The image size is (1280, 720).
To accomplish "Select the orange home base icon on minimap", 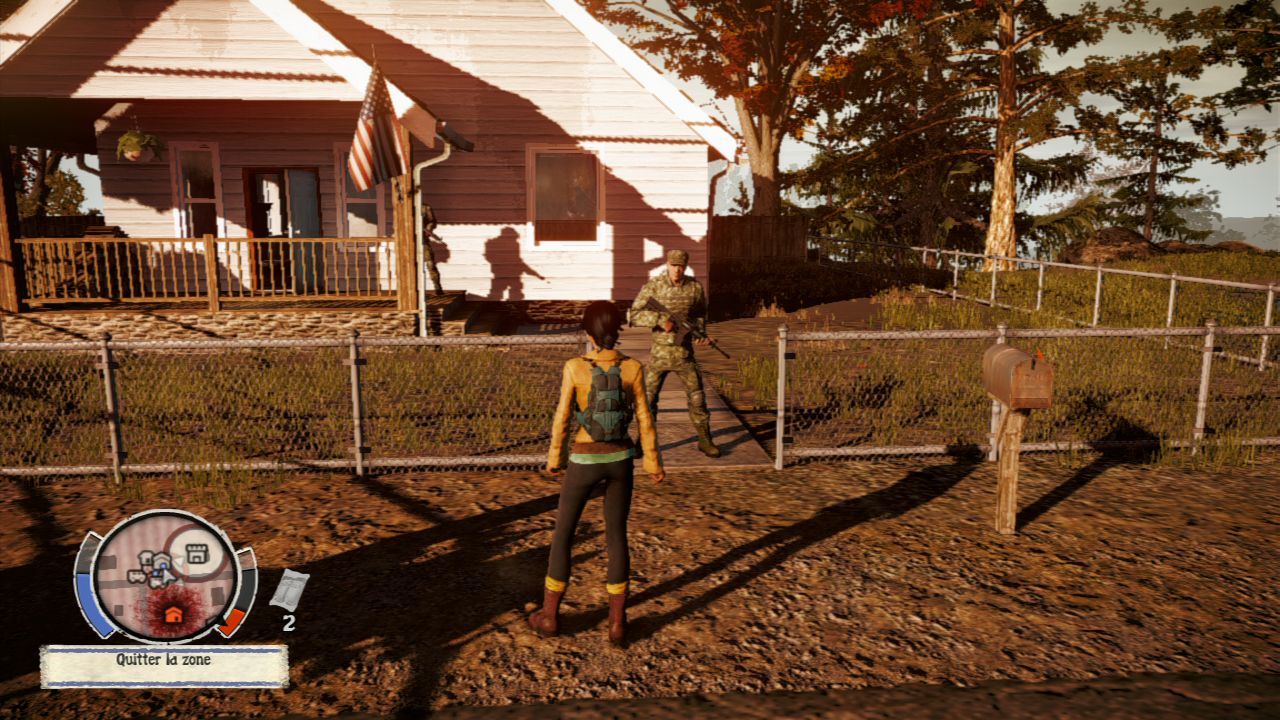I will point(174,614).
